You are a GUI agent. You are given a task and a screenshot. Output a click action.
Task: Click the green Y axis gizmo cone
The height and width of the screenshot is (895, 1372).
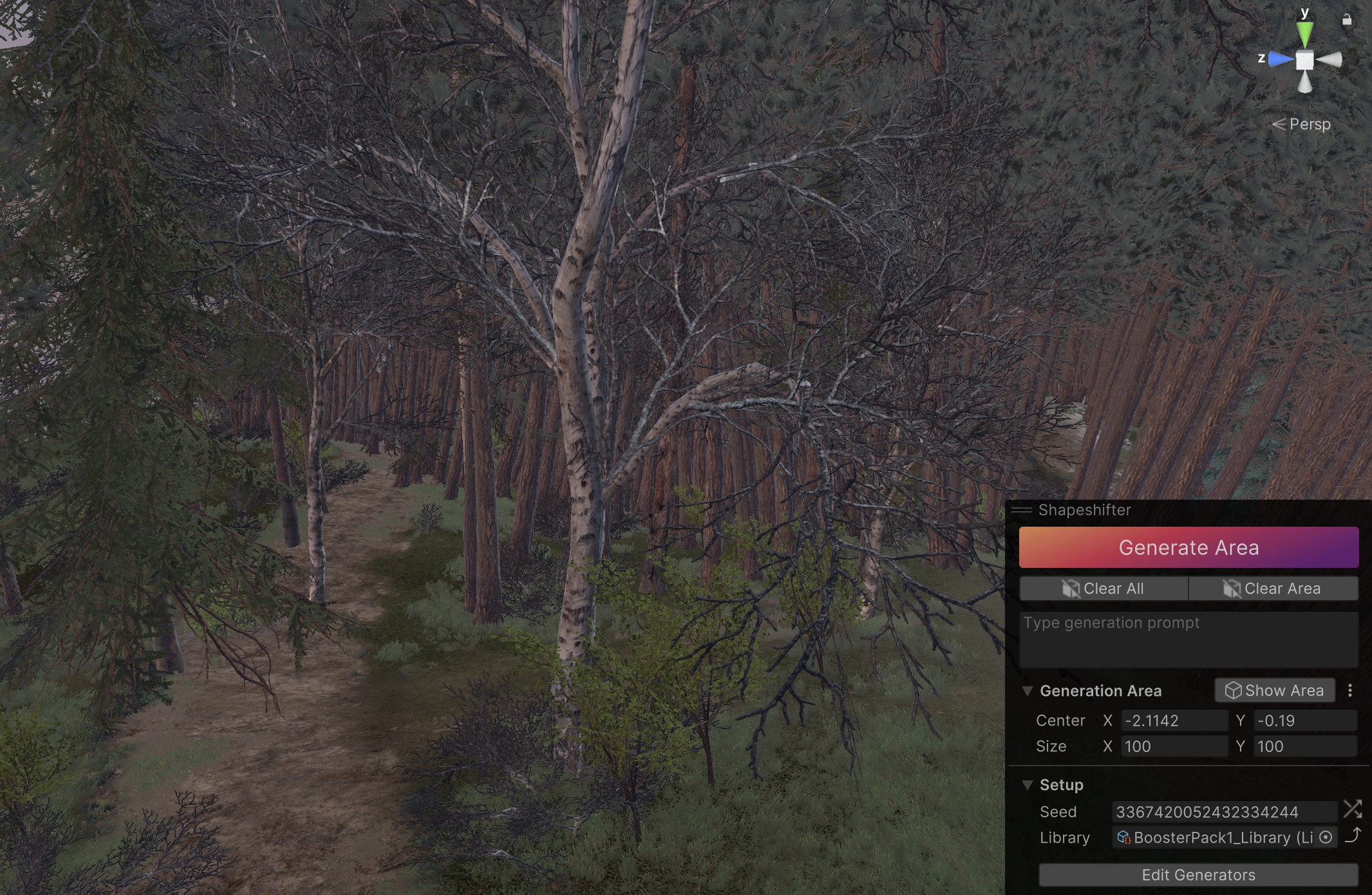pyautogui.click(x=1304, y=33)
